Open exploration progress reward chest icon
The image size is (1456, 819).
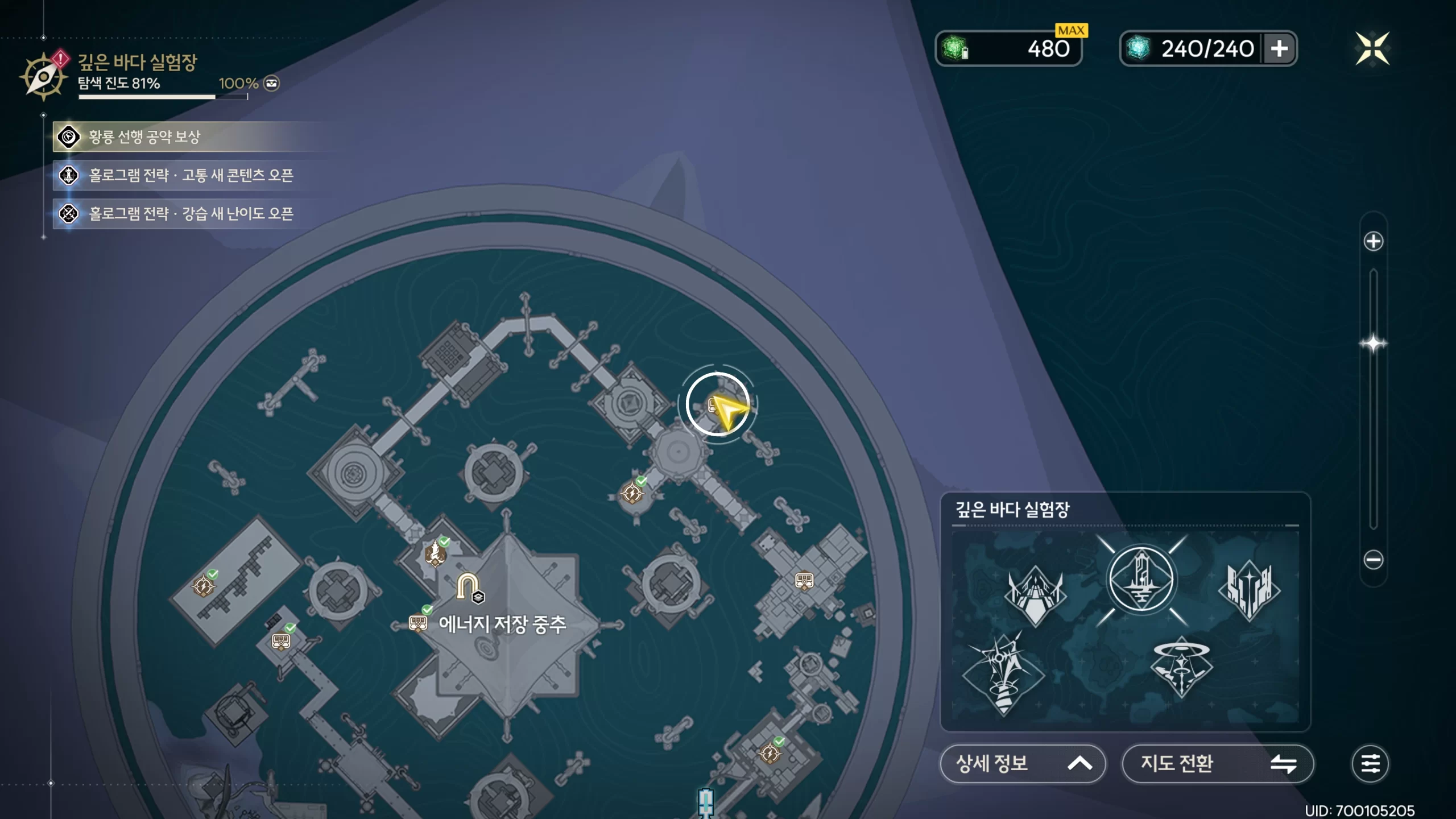coord(272,84)
